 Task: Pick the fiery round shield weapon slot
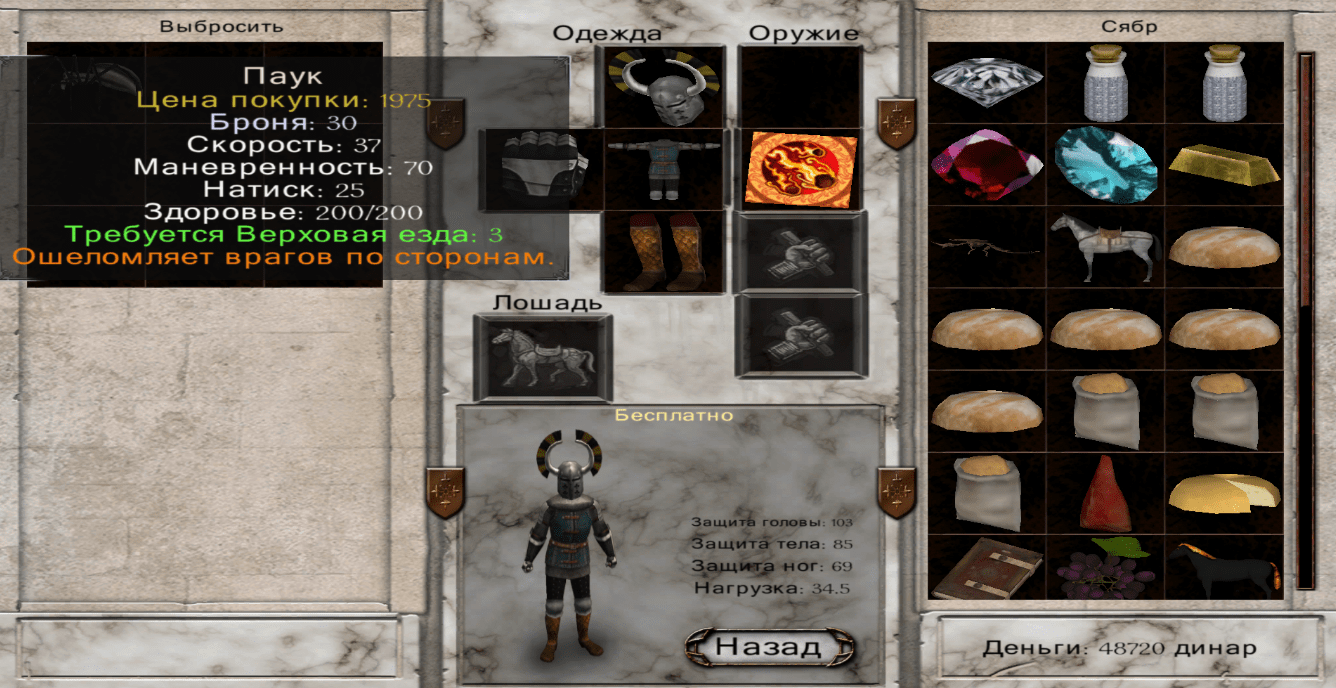tap(801, 169)
